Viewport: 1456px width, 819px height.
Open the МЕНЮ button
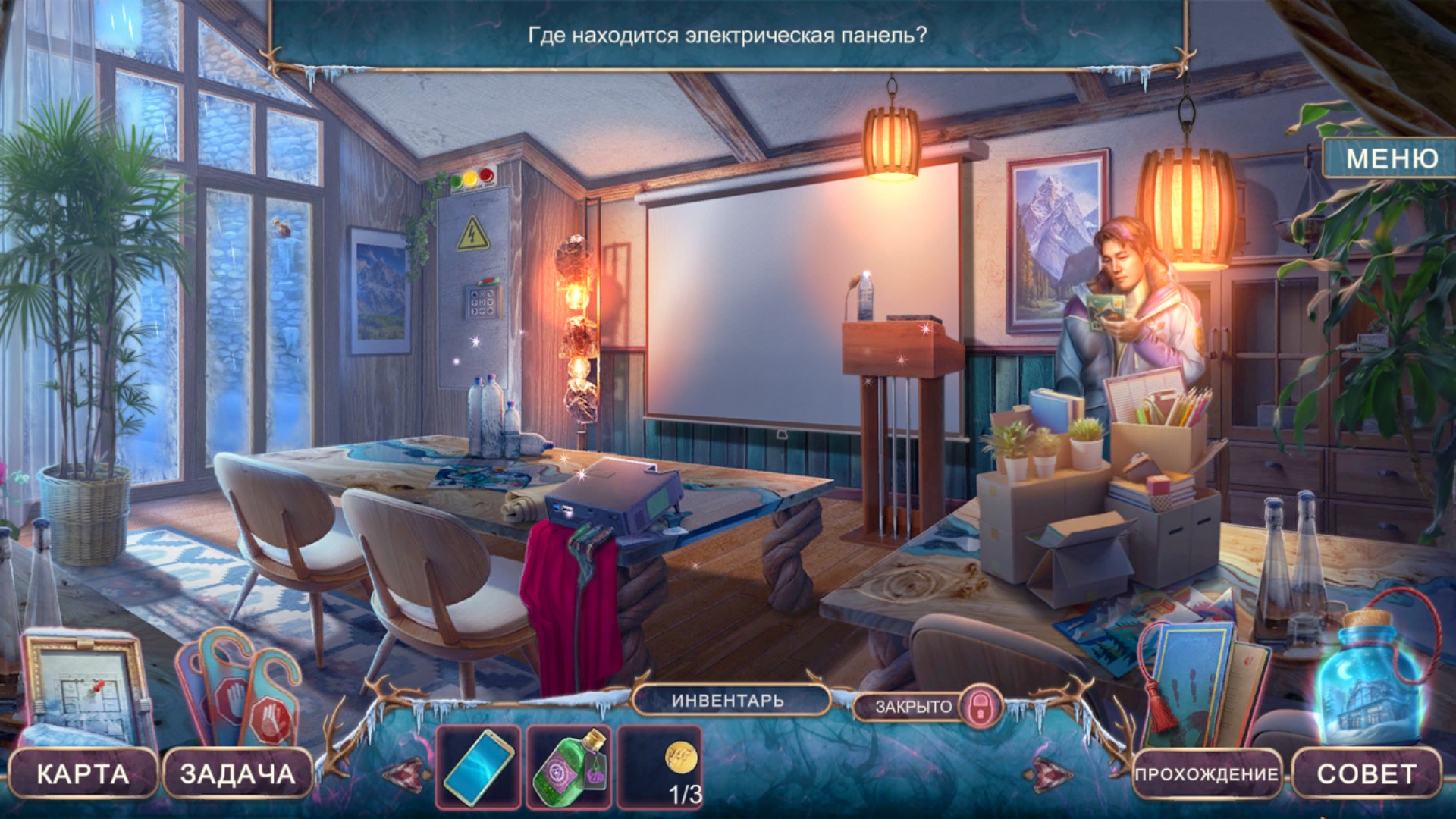point(1392,158)
